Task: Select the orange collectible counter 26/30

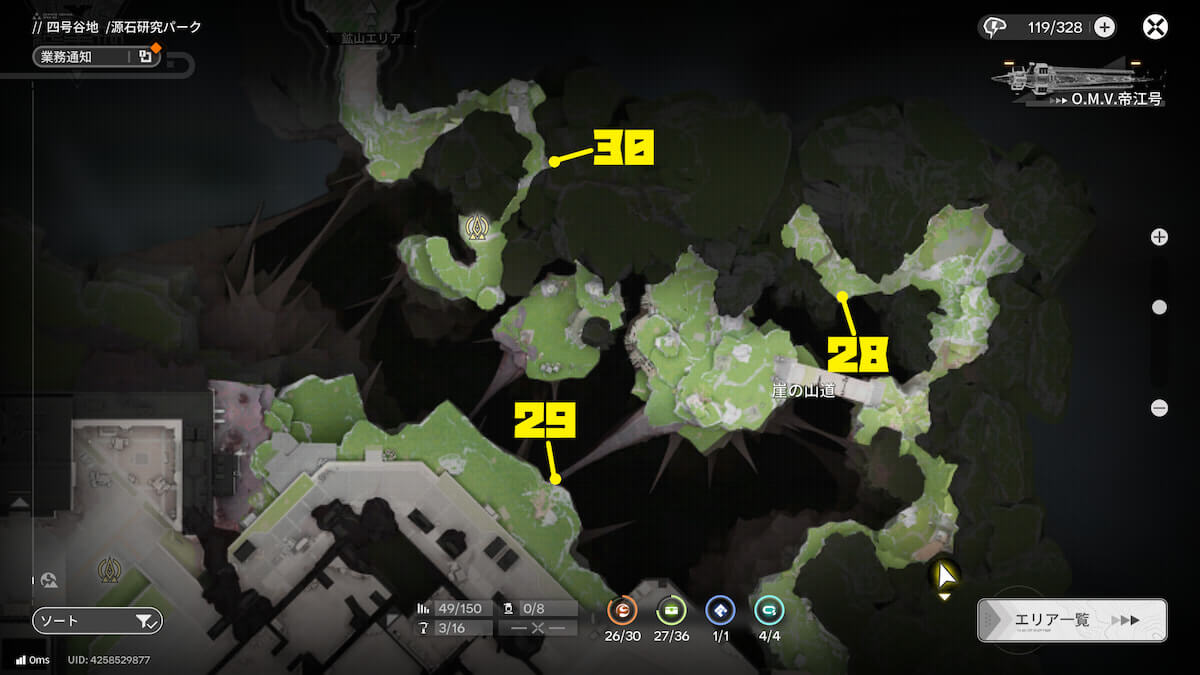Action: click(622, 611)
